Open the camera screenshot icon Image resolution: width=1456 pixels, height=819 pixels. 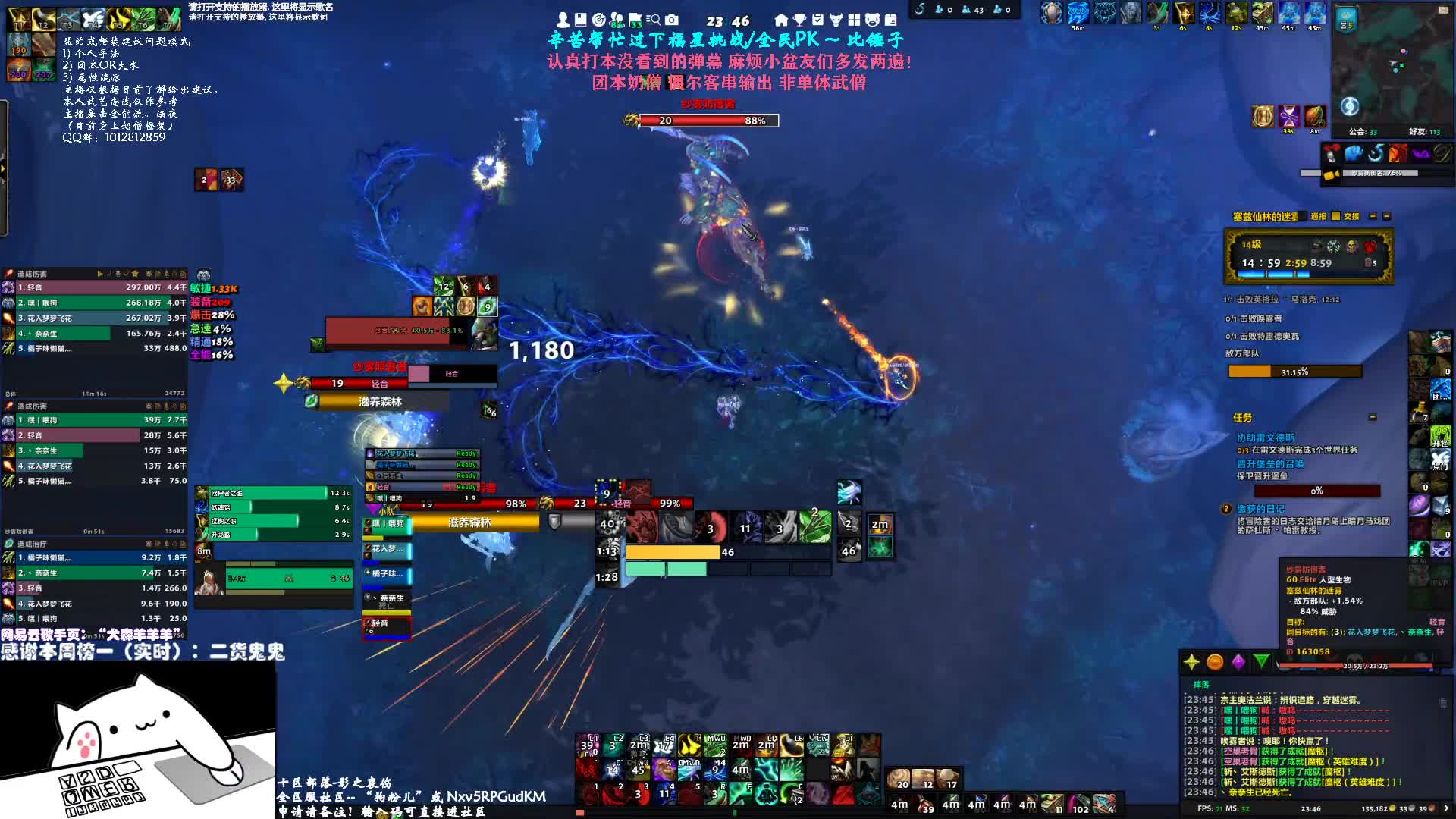(672, 20)
